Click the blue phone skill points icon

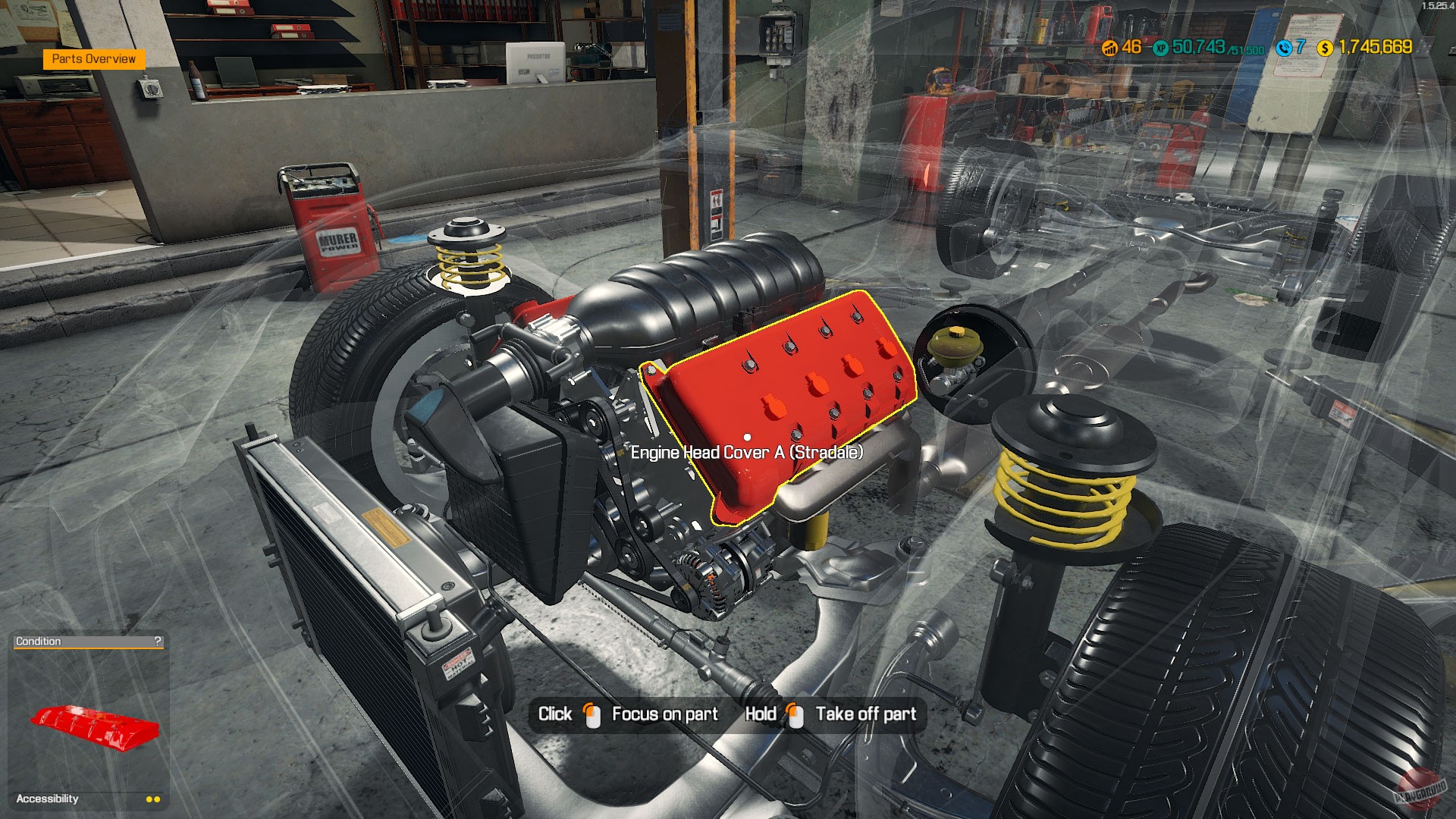[1284, 49]
